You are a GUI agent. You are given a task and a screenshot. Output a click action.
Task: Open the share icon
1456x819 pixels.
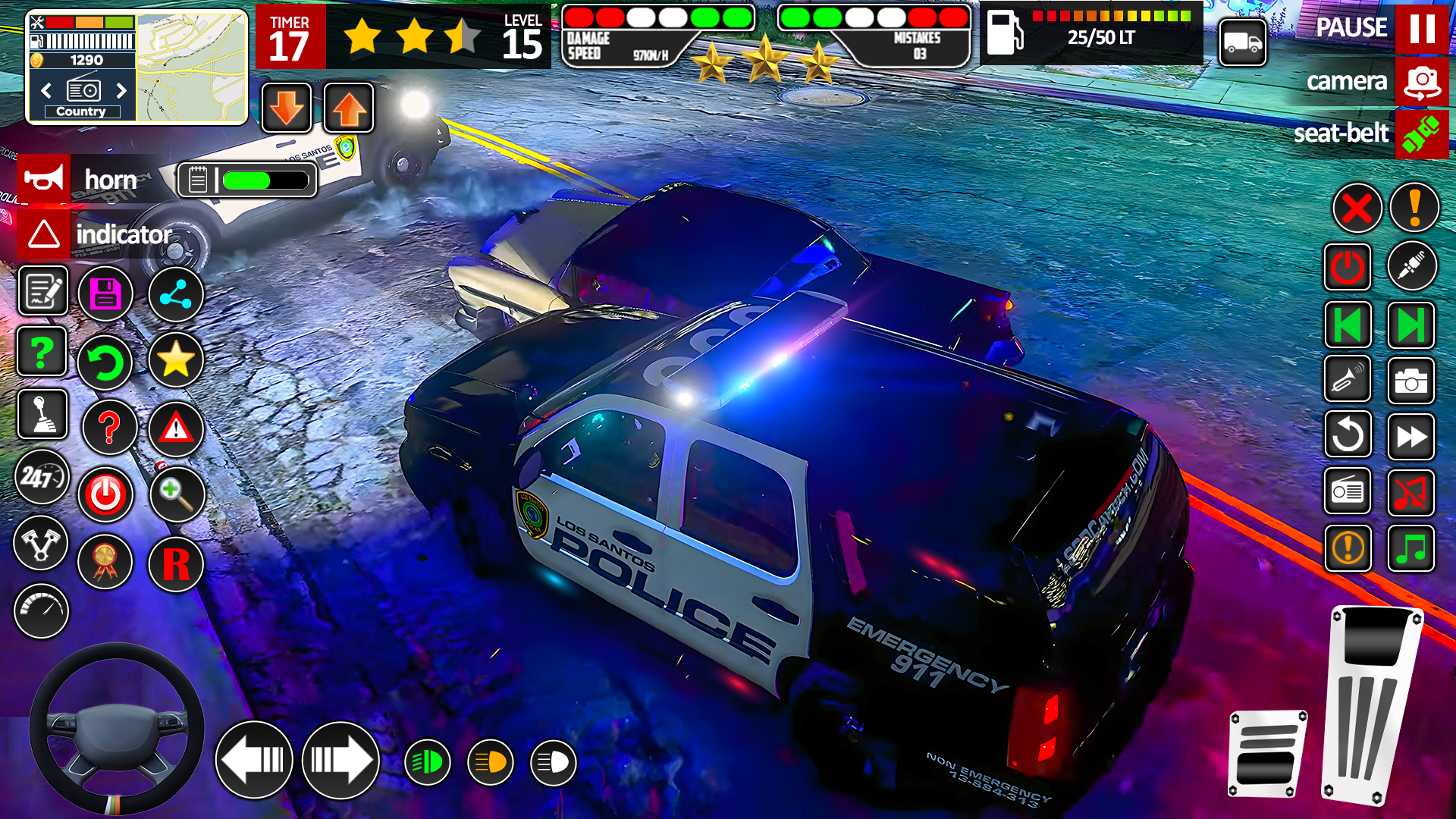click(176, 293)
